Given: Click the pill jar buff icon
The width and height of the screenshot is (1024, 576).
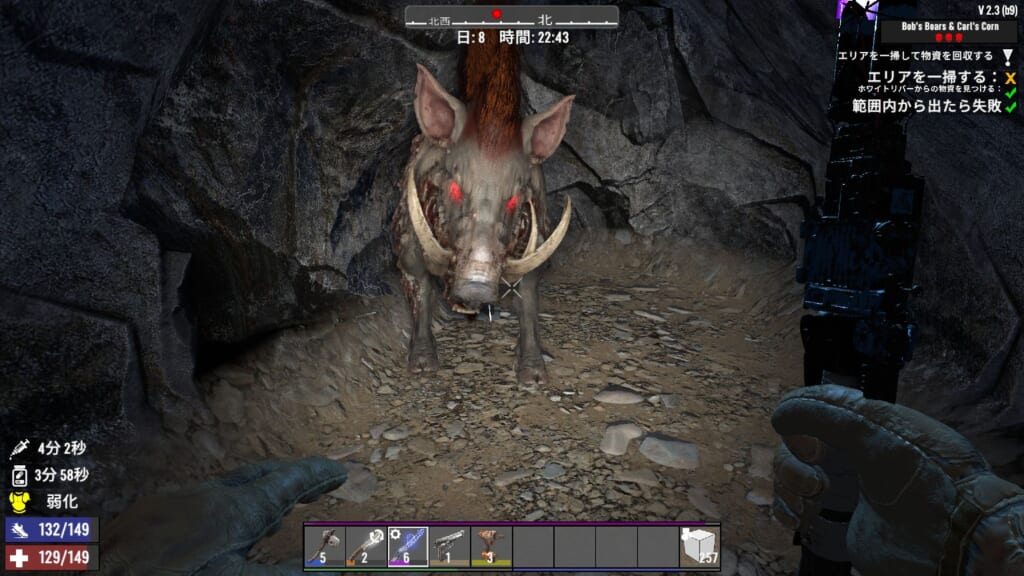Looking at the screenshot, I should pyautogui.click(x=18, y=476).
